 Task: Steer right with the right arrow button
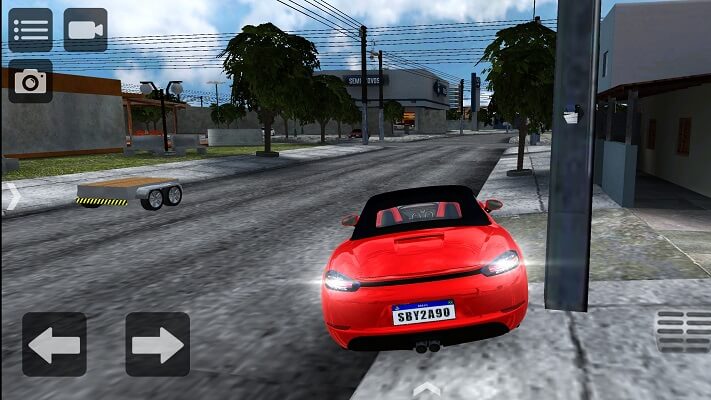click(157, 345)
